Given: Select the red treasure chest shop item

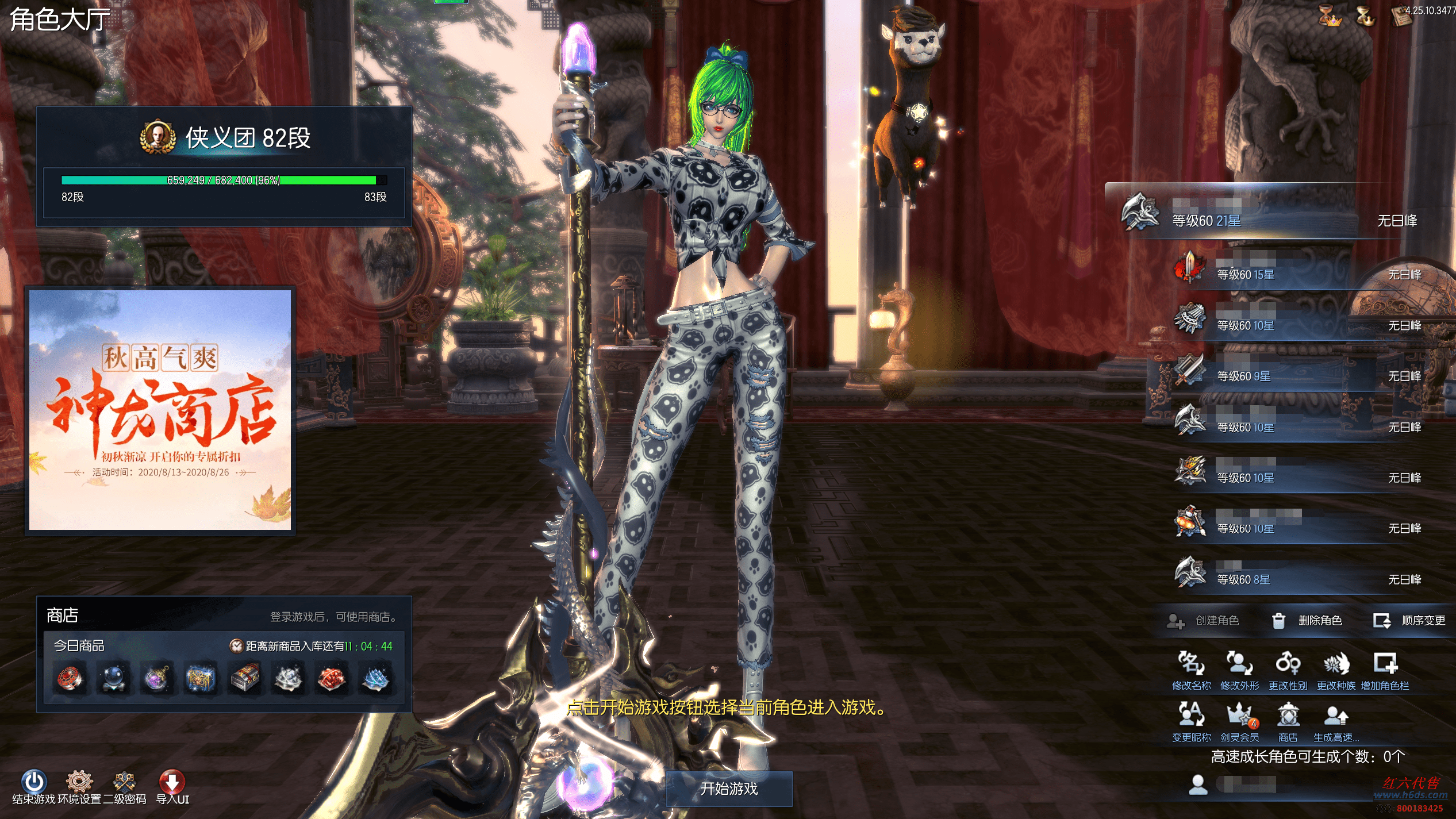Looking at the screenshot, I should pyautogui.click(x=244, y=678).
